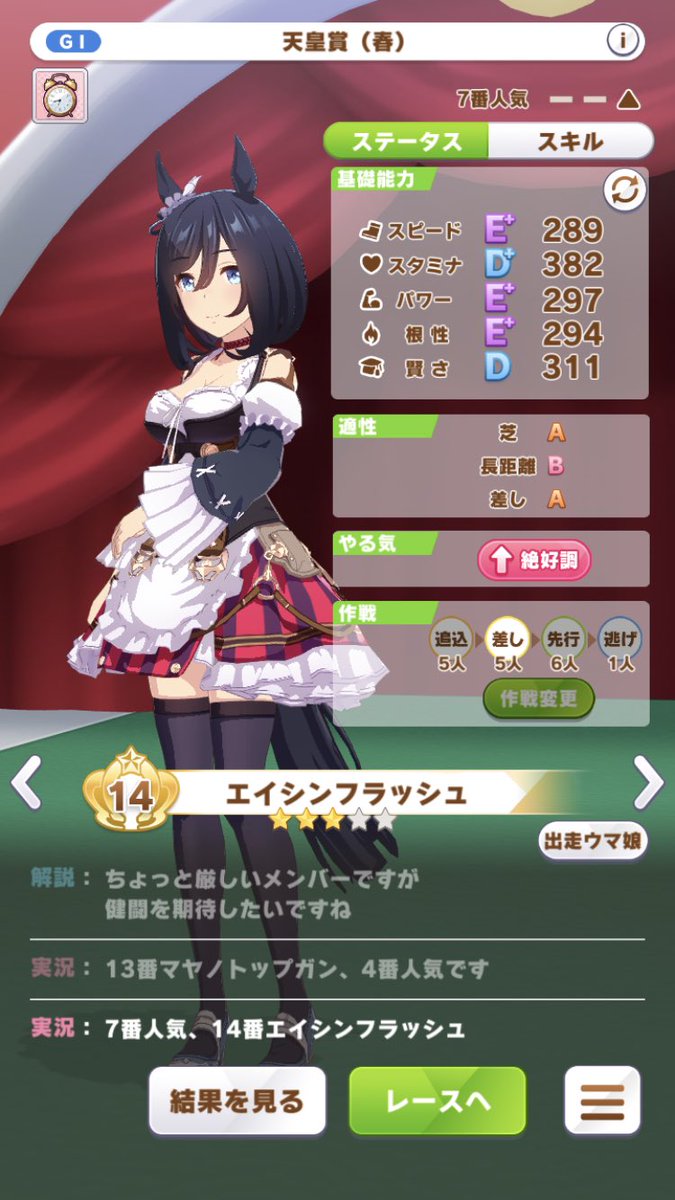Open the hamburger menu button
The width and height of the screenshot is (675, 1200).
tap(602, 1101)
